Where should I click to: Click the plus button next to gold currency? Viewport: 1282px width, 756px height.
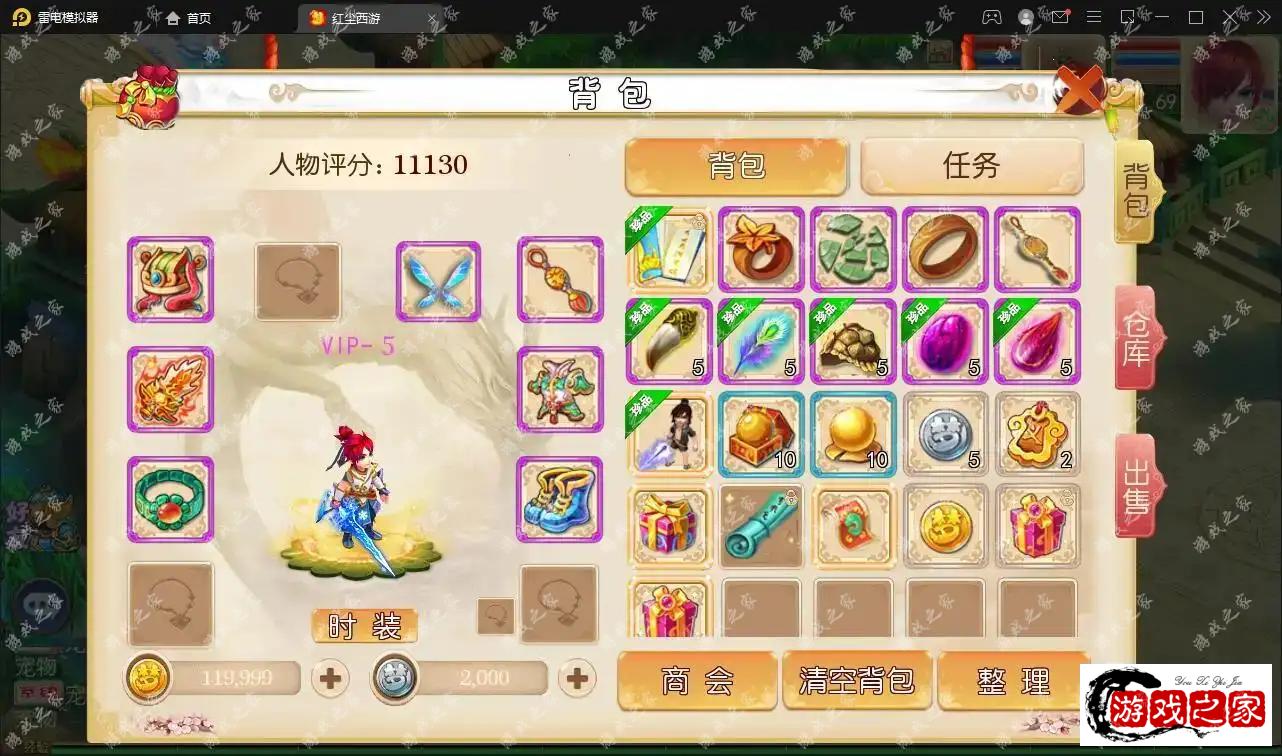(330, 678)
